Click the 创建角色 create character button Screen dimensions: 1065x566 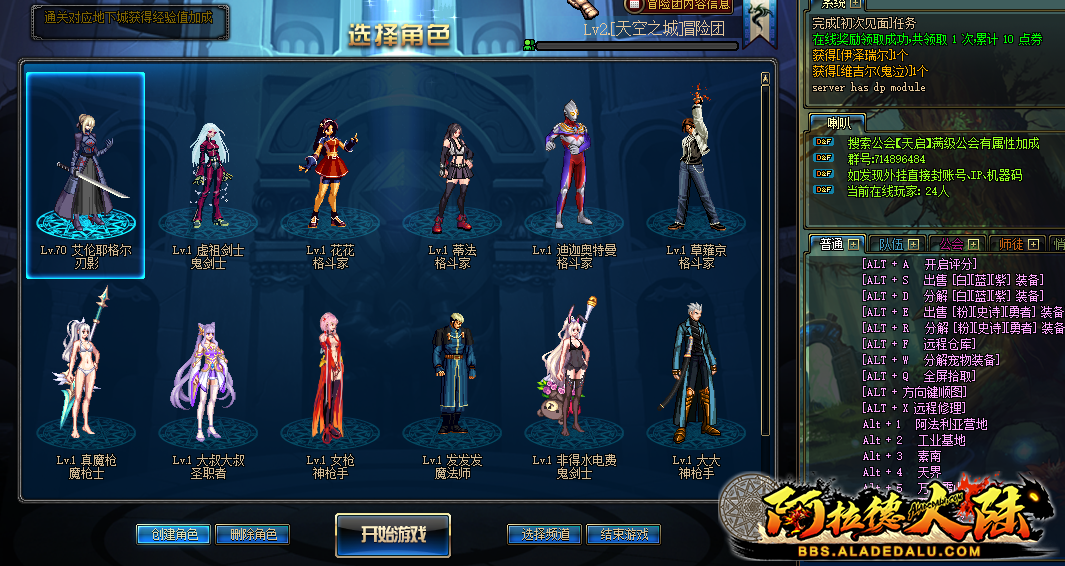click(173, 535)
